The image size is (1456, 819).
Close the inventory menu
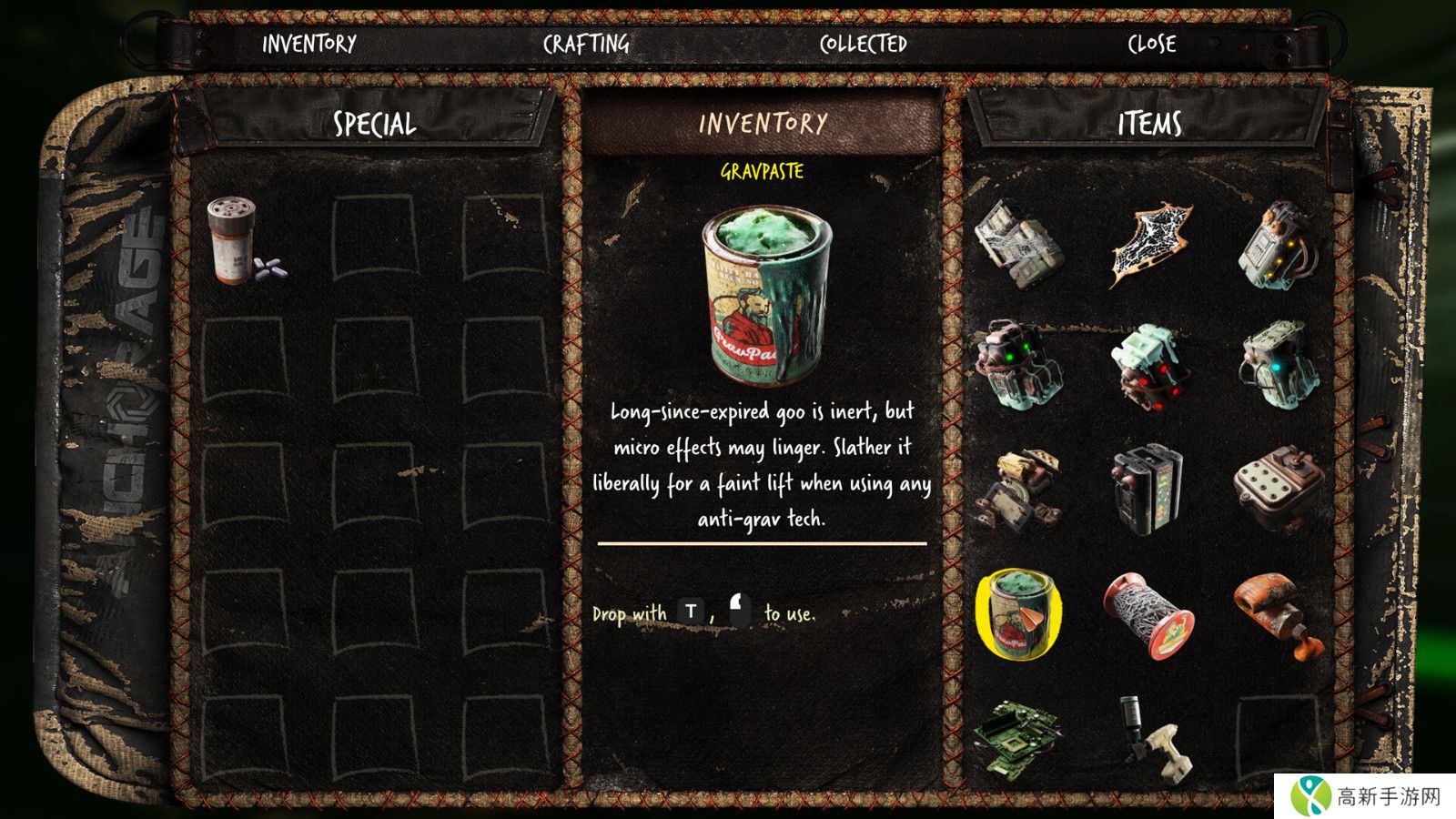[x=1151, y=44]
